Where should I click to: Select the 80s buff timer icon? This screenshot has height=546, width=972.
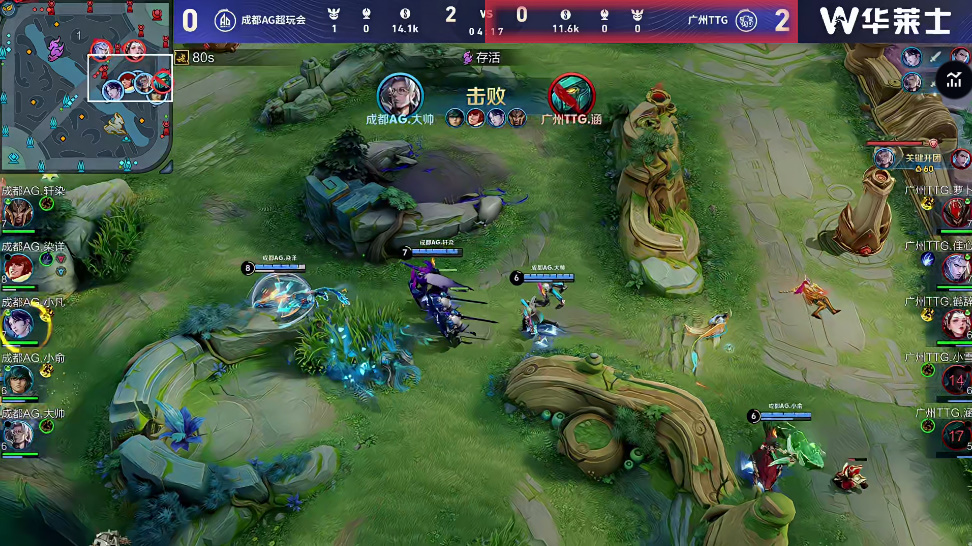tap(181, 58)
